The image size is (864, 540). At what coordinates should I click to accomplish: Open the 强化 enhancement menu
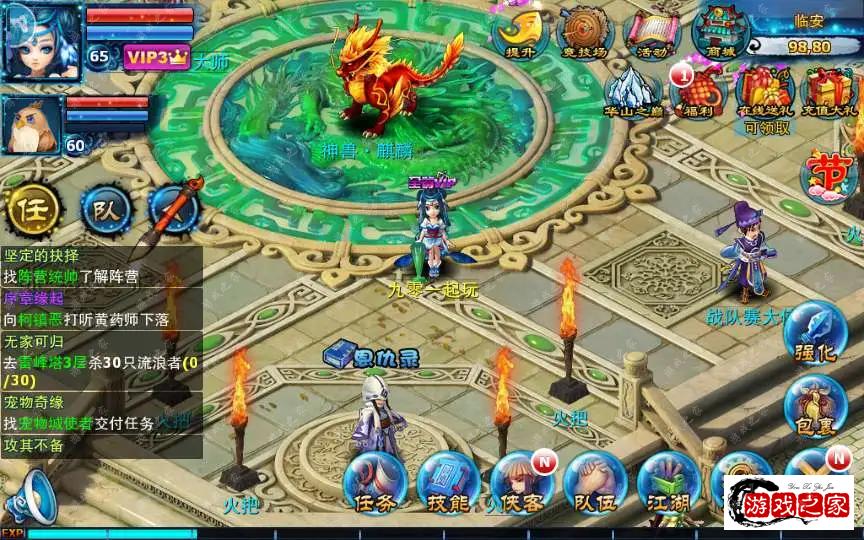[x=815, y=334]
